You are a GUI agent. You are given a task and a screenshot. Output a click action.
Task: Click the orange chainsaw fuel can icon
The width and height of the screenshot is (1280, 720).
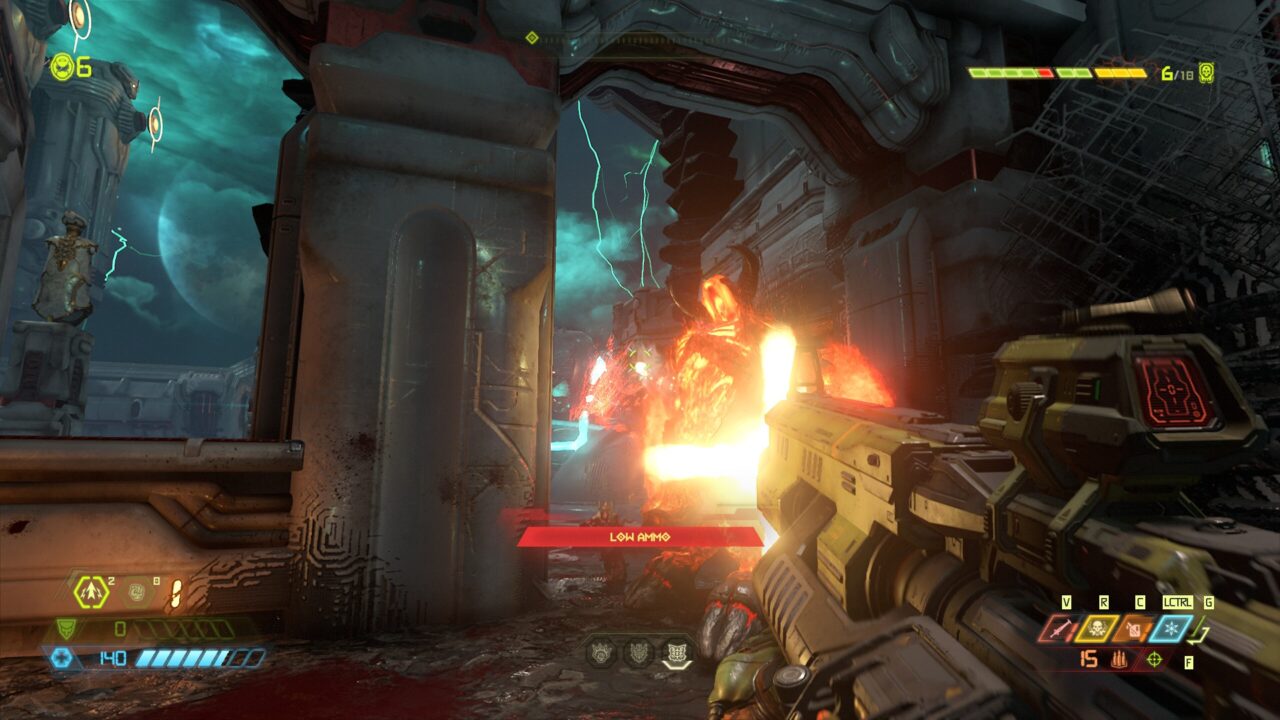(1134, 629)
